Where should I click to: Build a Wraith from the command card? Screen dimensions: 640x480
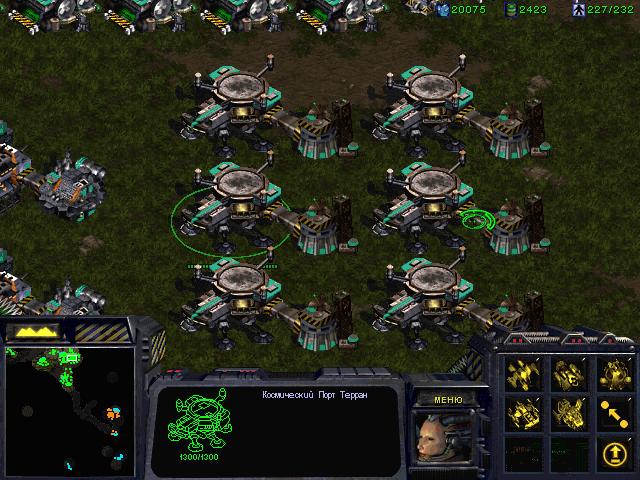[523, 373]
